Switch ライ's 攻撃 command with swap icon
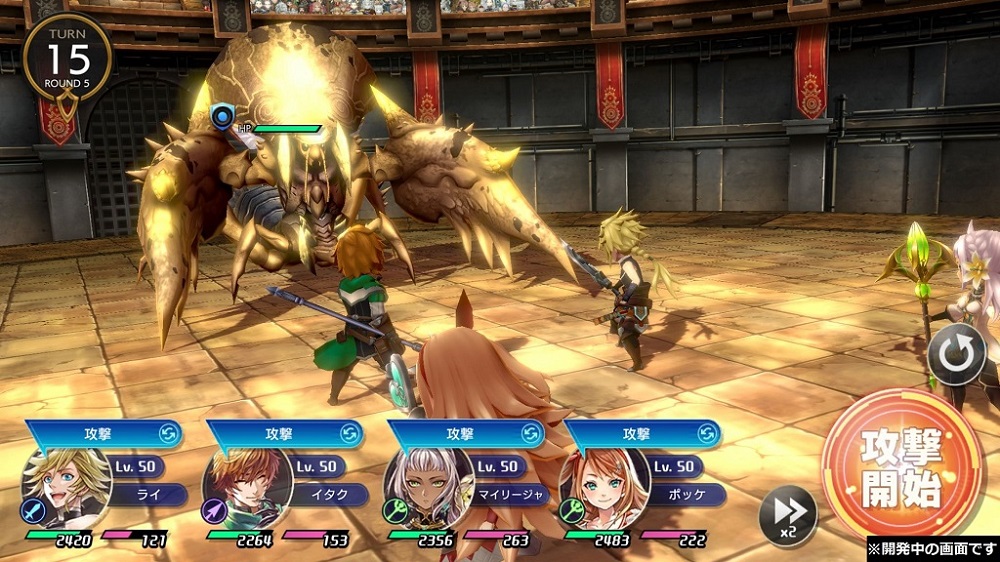1000x562 pixels. point(170,434)
